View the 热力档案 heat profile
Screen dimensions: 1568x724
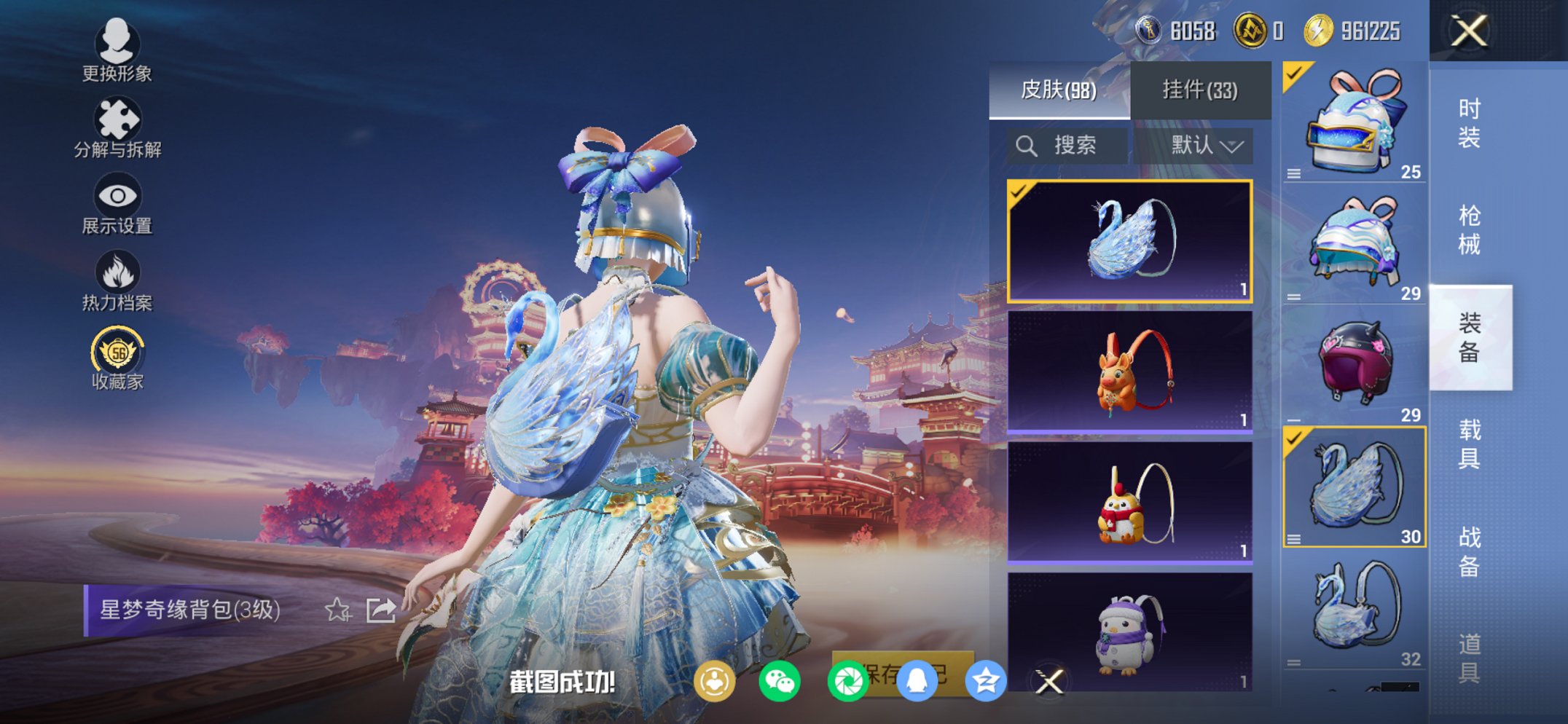pos(117,280)
